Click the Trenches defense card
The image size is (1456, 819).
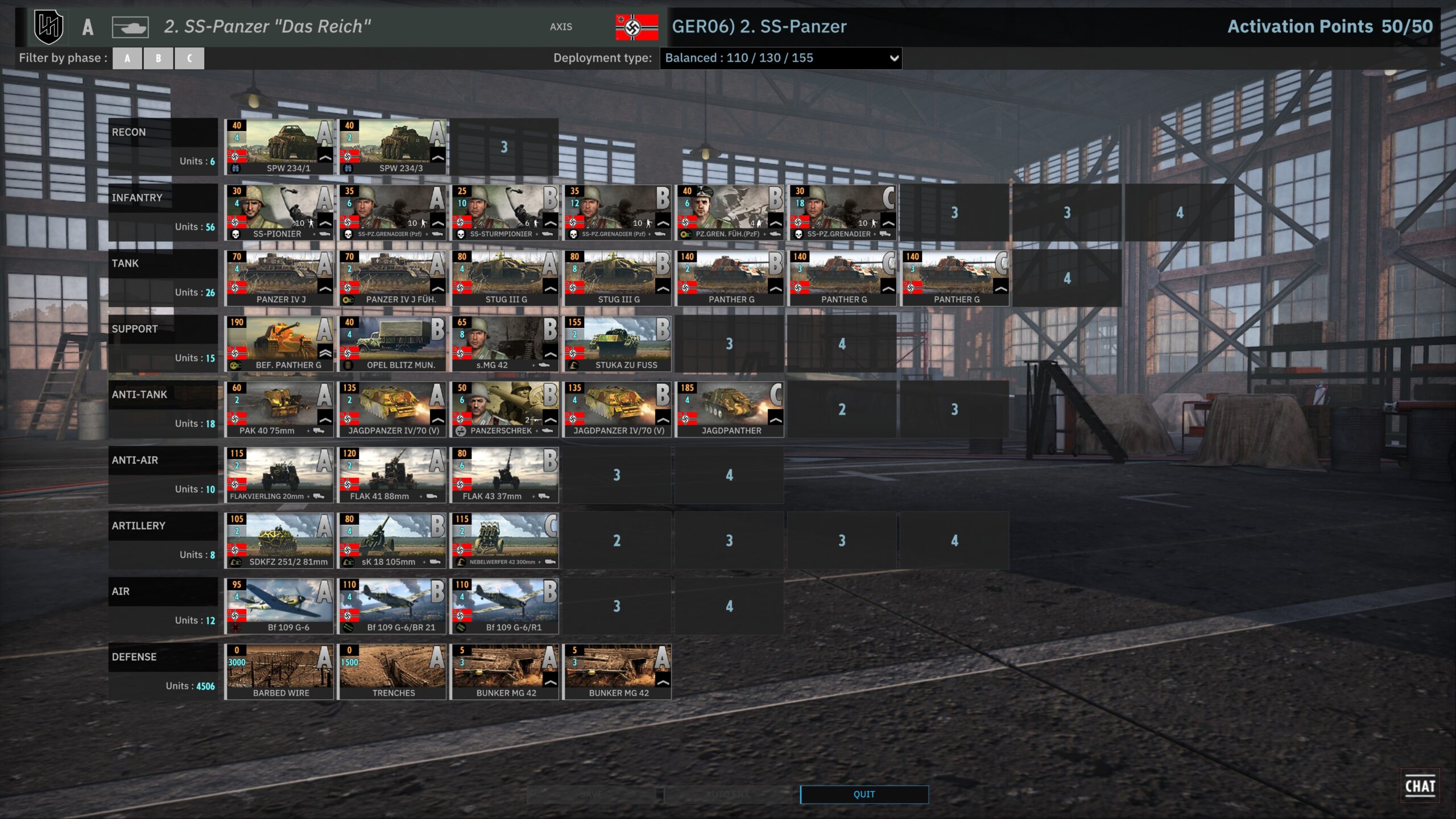pyautogui.click(x=392, y=671)
